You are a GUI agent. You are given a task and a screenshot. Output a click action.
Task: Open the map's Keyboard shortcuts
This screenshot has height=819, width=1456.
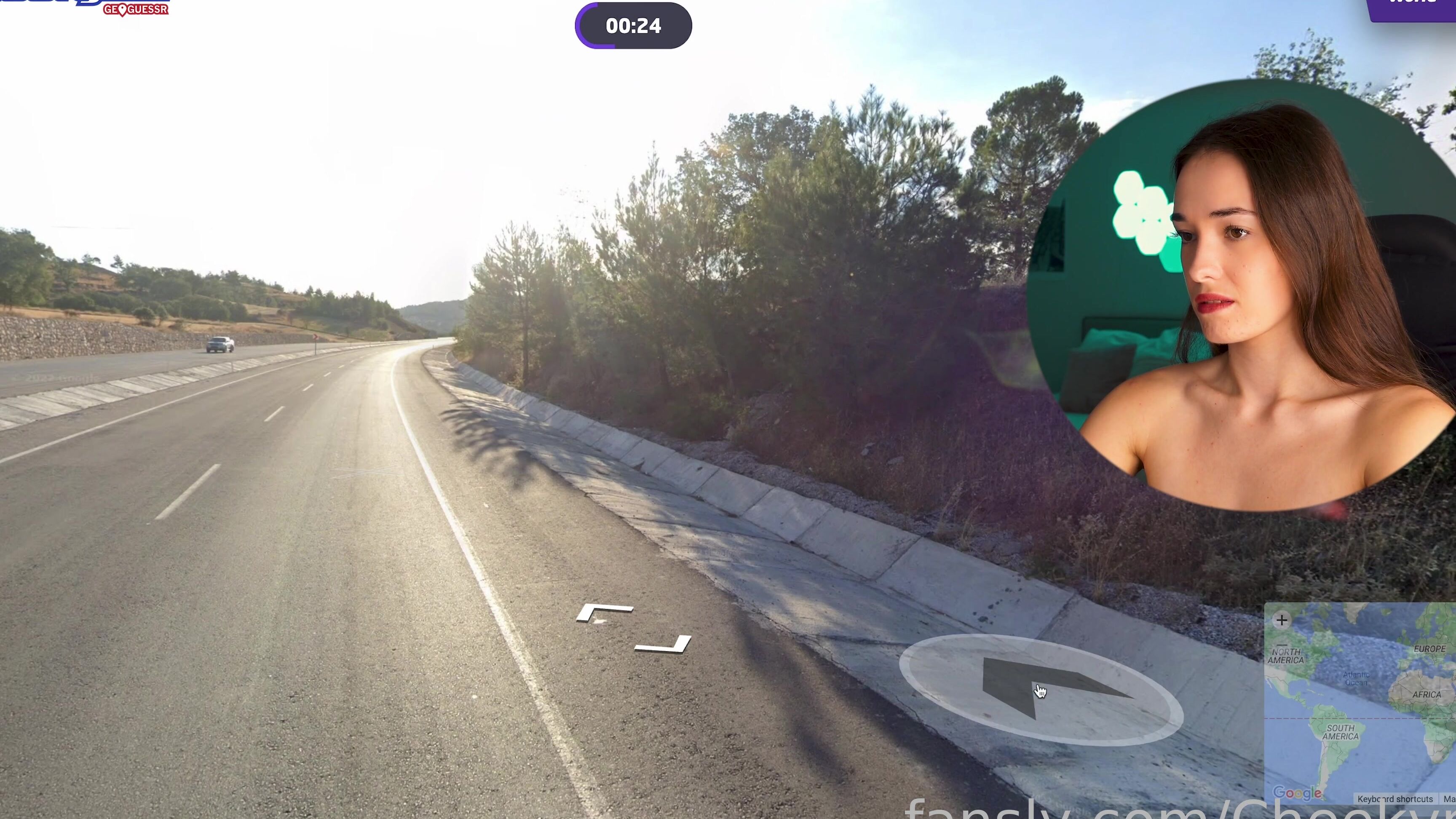point(1395,799)
